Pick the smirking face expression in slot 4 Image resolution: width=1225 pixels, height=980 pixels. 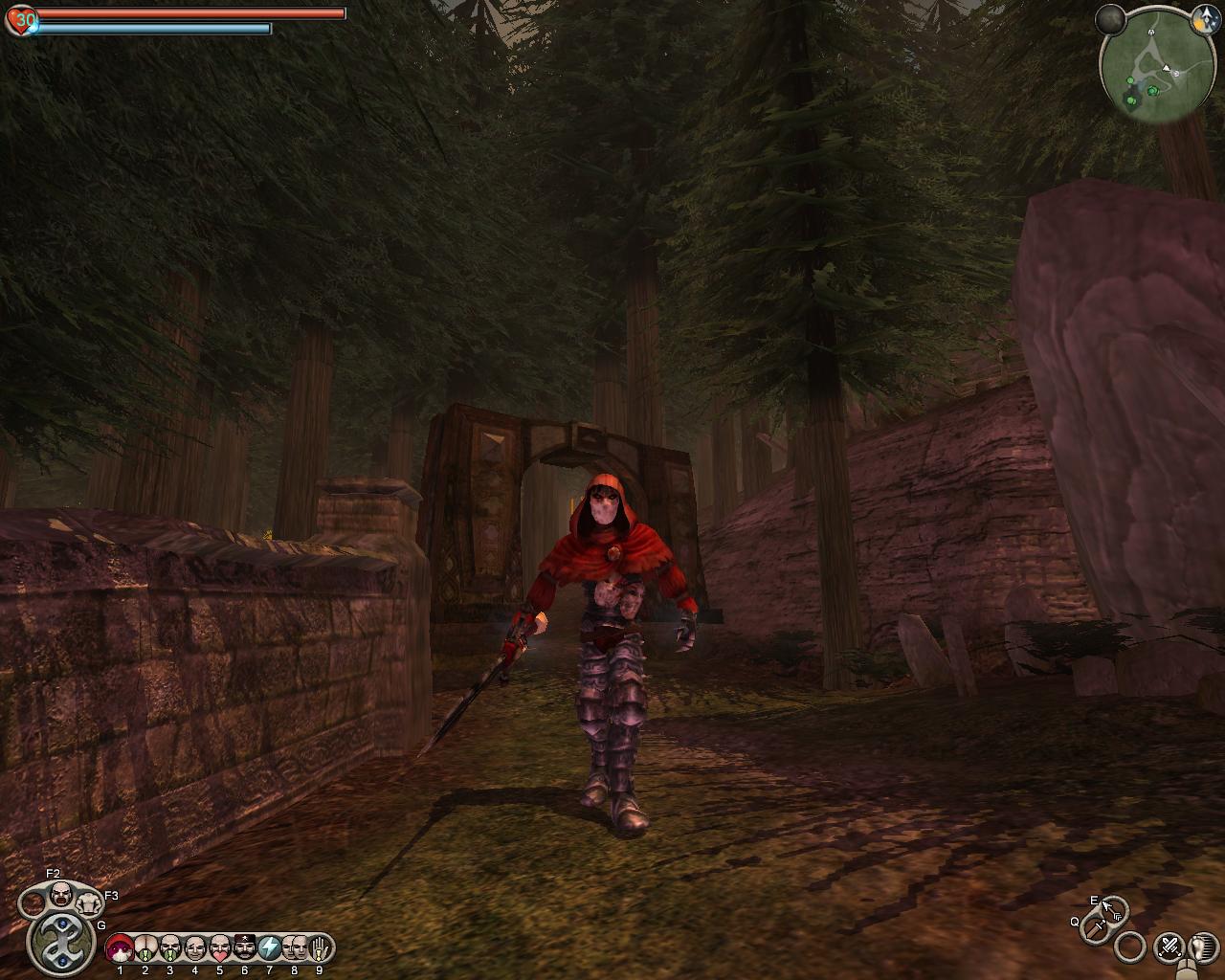(194, 948)
